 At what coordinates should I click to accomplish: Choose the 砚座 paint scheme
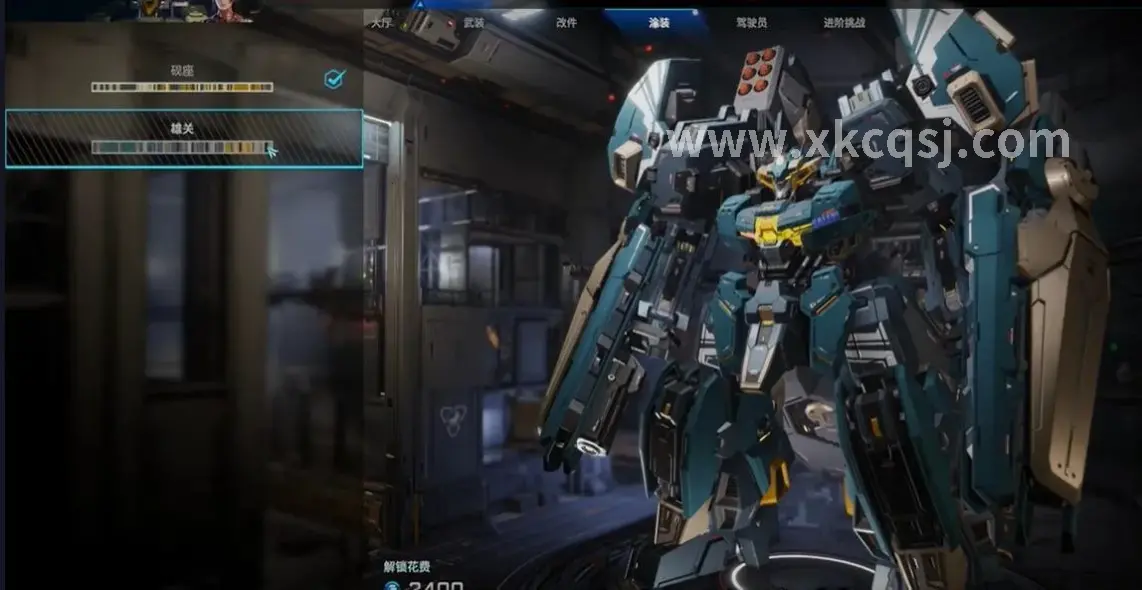click(x=182, y=78)
